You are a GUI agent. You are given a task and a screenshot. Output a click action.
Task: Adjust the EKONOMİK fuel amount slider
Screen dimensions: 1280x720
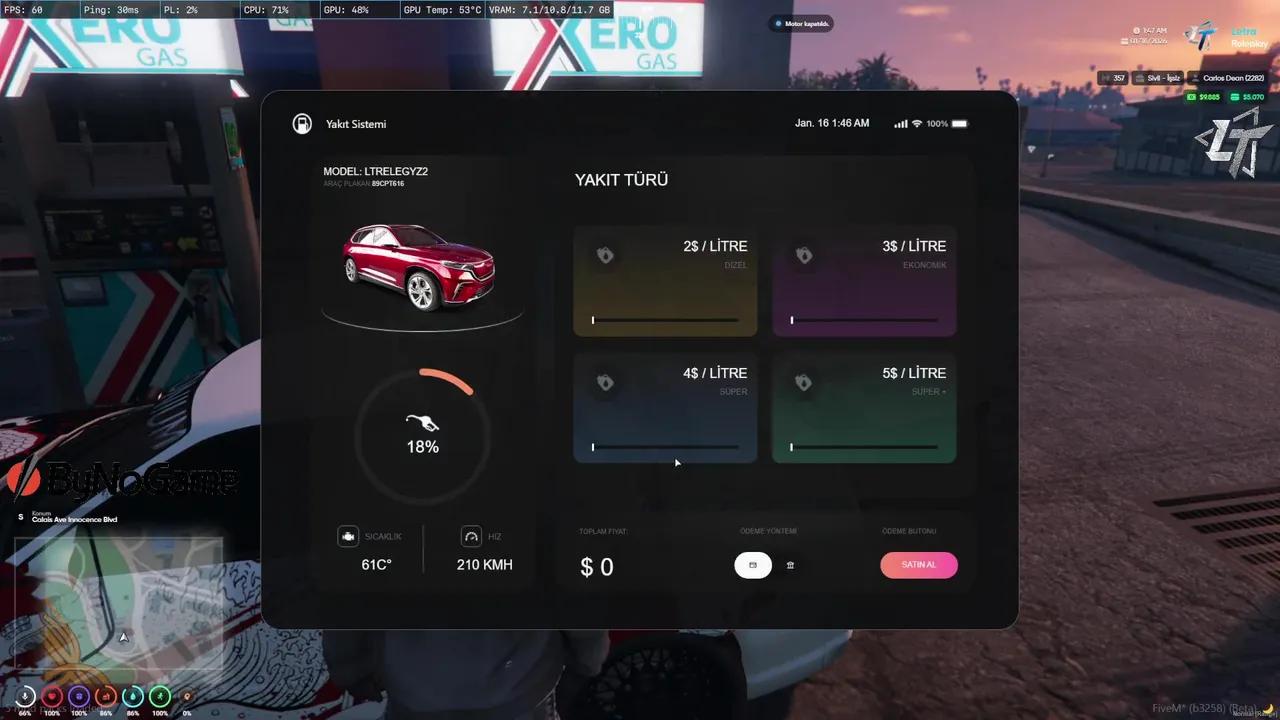pyautogui.click(x=864, y=320)
